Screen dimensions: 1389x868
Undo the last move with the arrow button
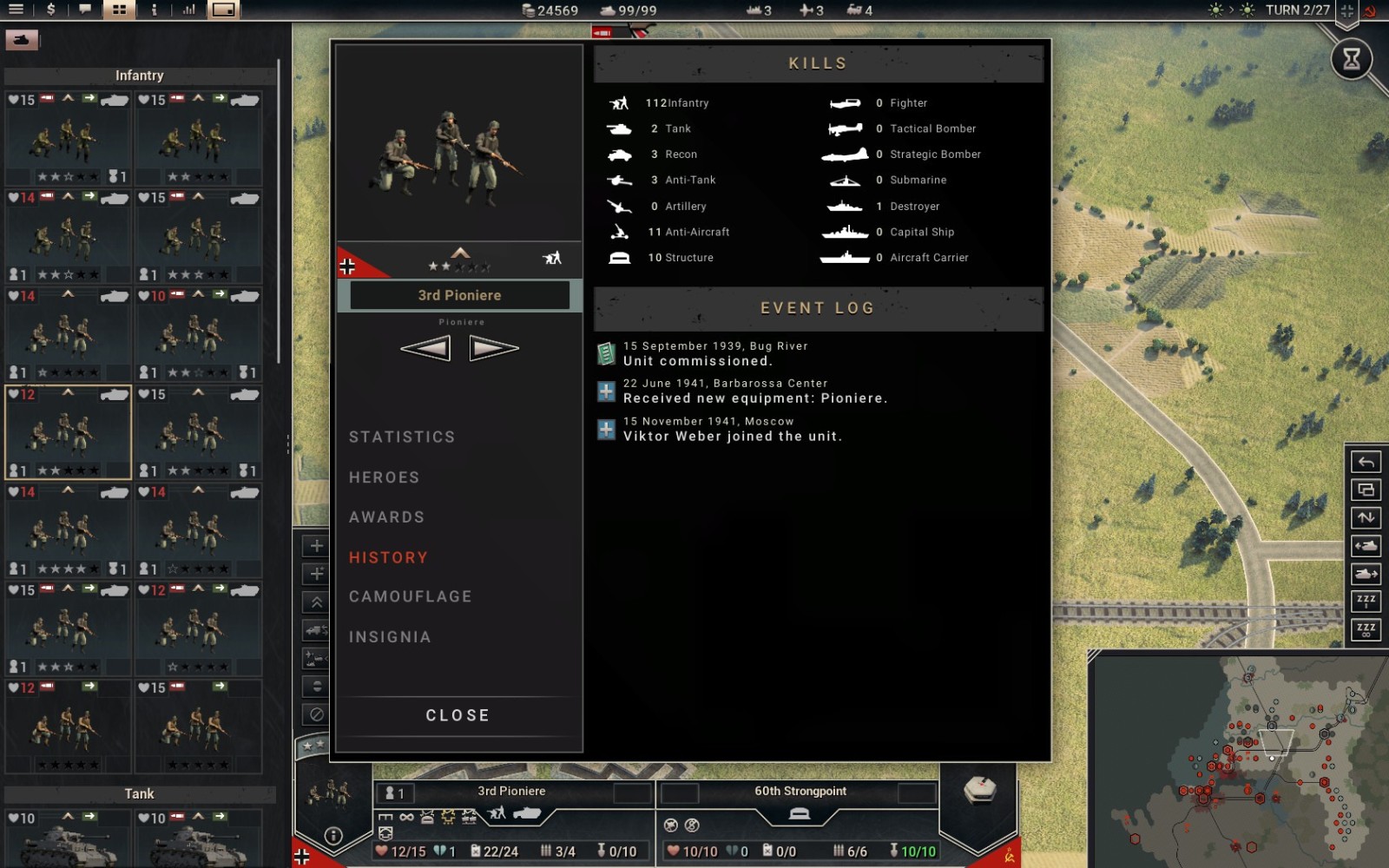coord(1366,462)
